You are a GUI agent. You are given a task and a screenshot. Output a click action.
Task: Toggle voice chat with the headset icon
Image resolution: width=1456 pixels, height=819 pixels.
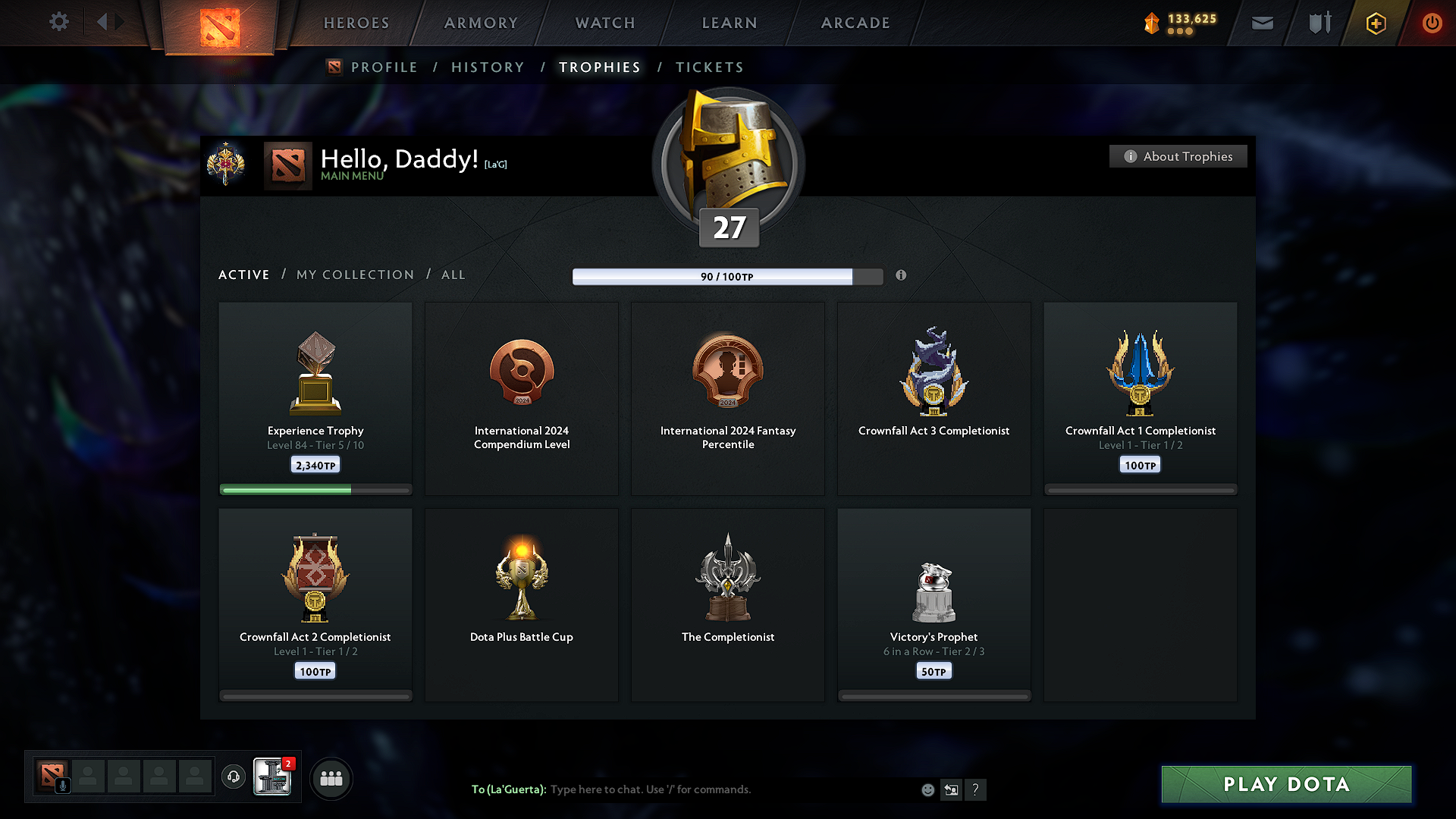point(233,778)
